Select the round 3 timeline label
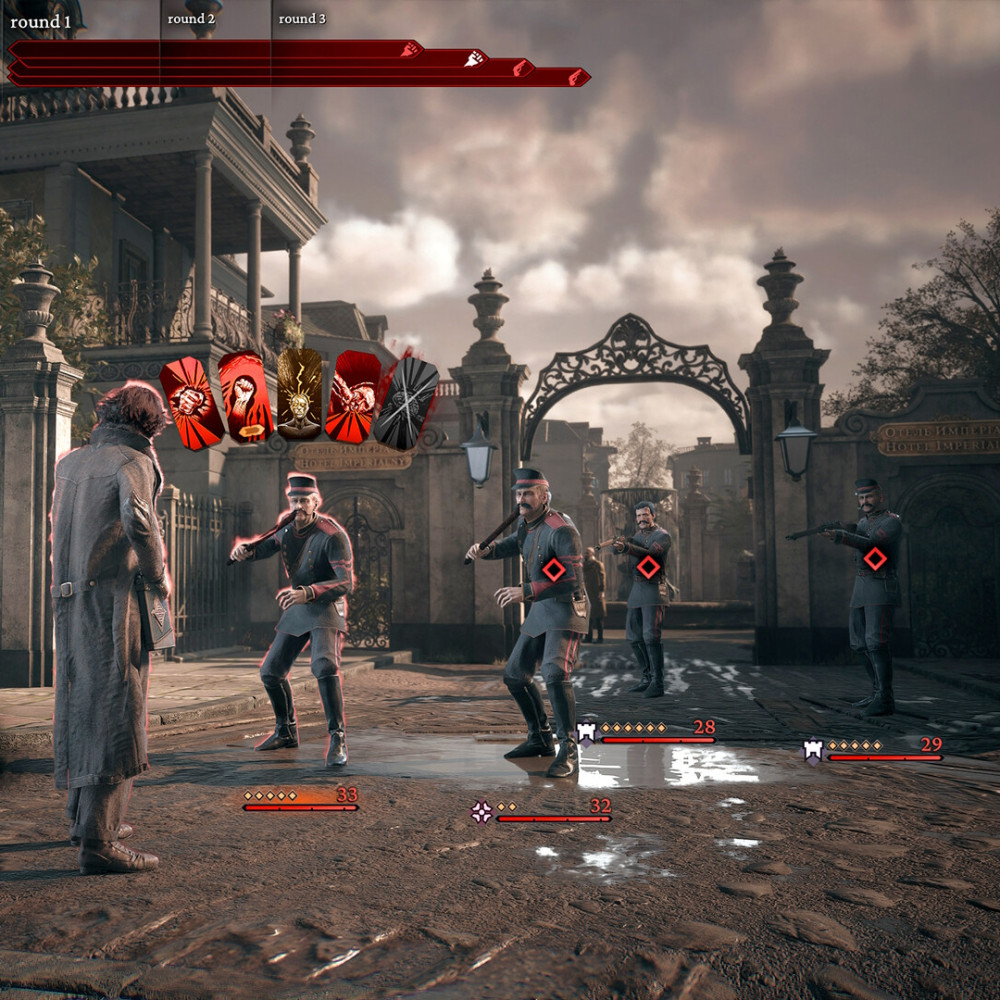 coord(302,19)
